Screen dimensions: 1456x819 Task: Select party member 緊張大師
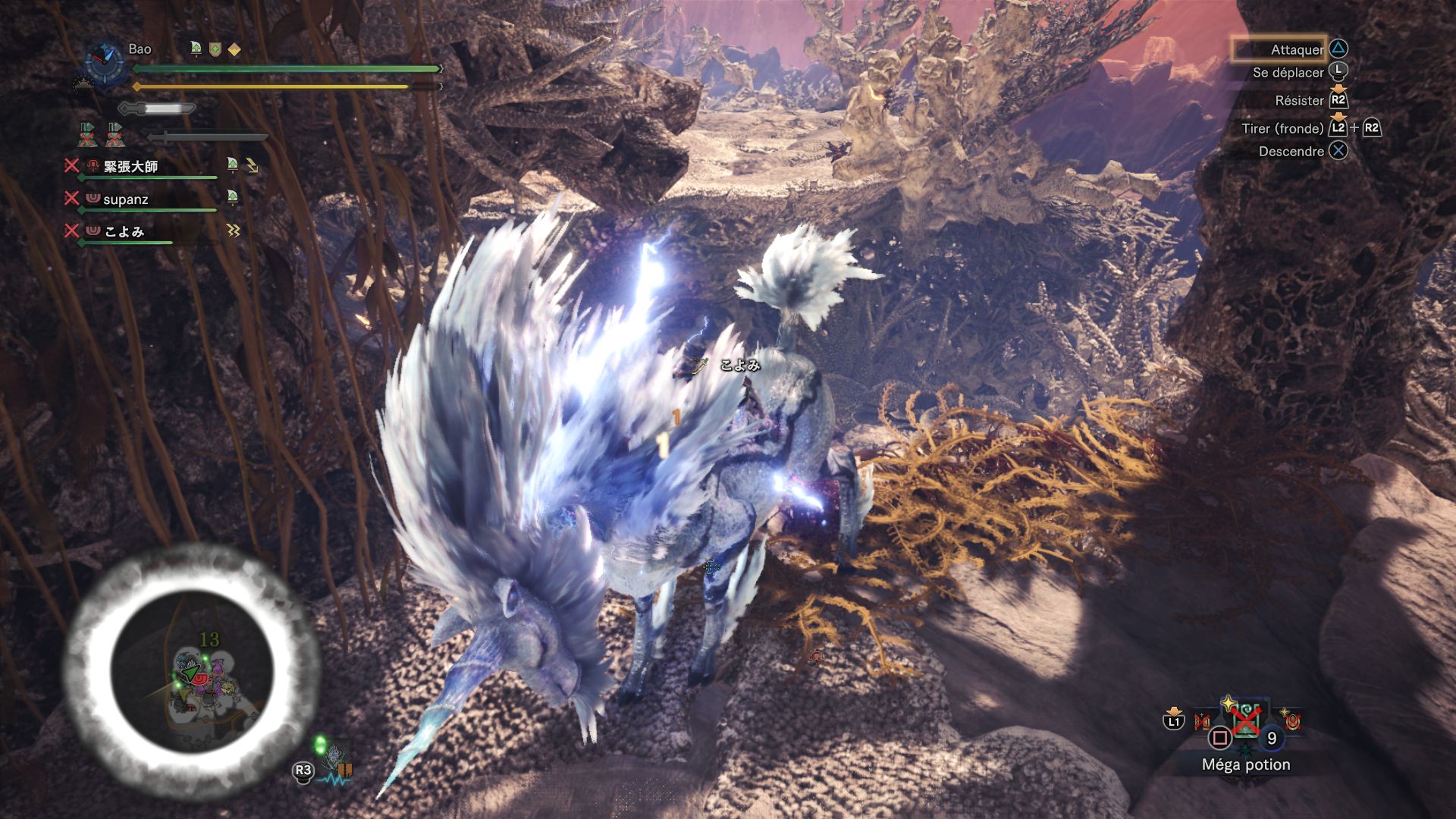click(130, 167)
